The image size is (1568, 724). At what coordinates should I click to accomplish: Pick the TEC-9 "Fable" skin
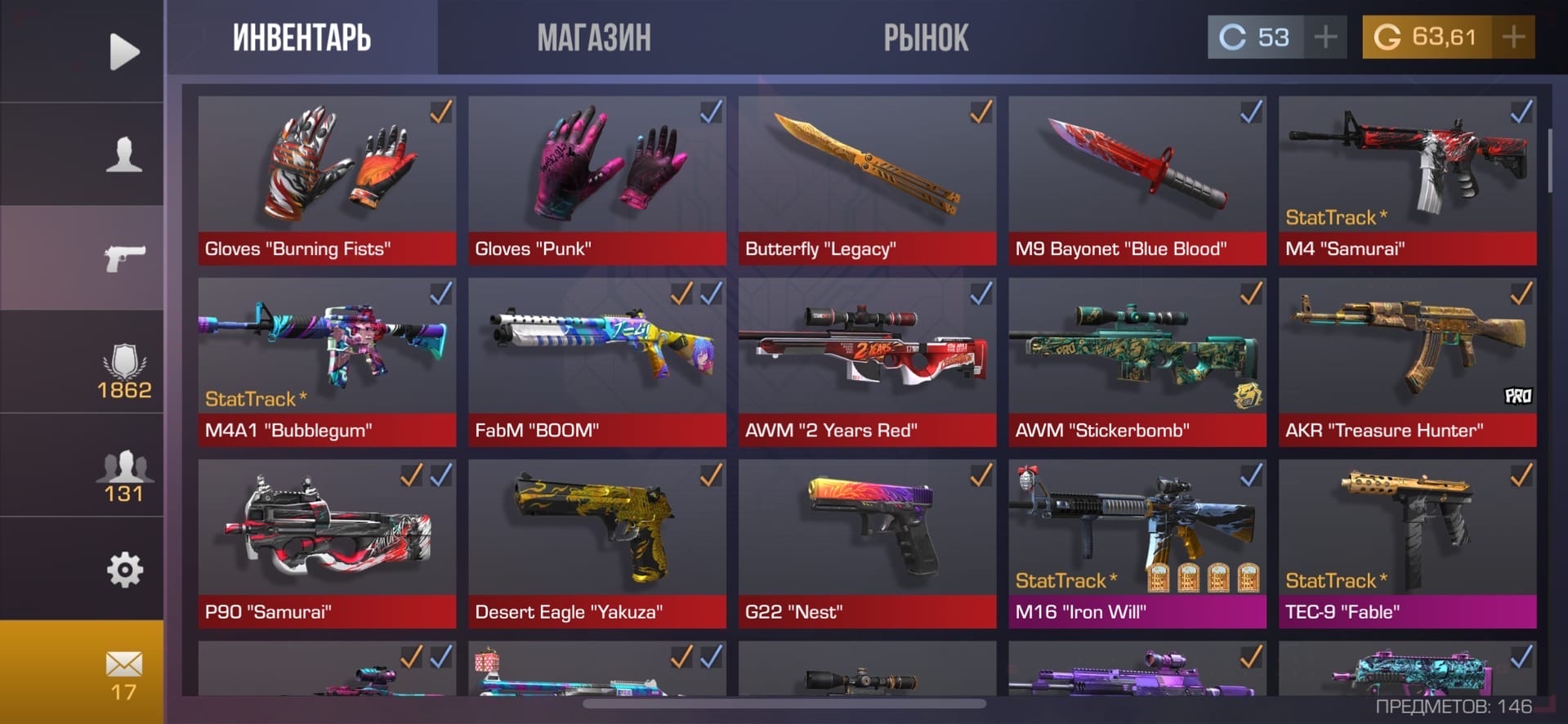click(1407, 543)
